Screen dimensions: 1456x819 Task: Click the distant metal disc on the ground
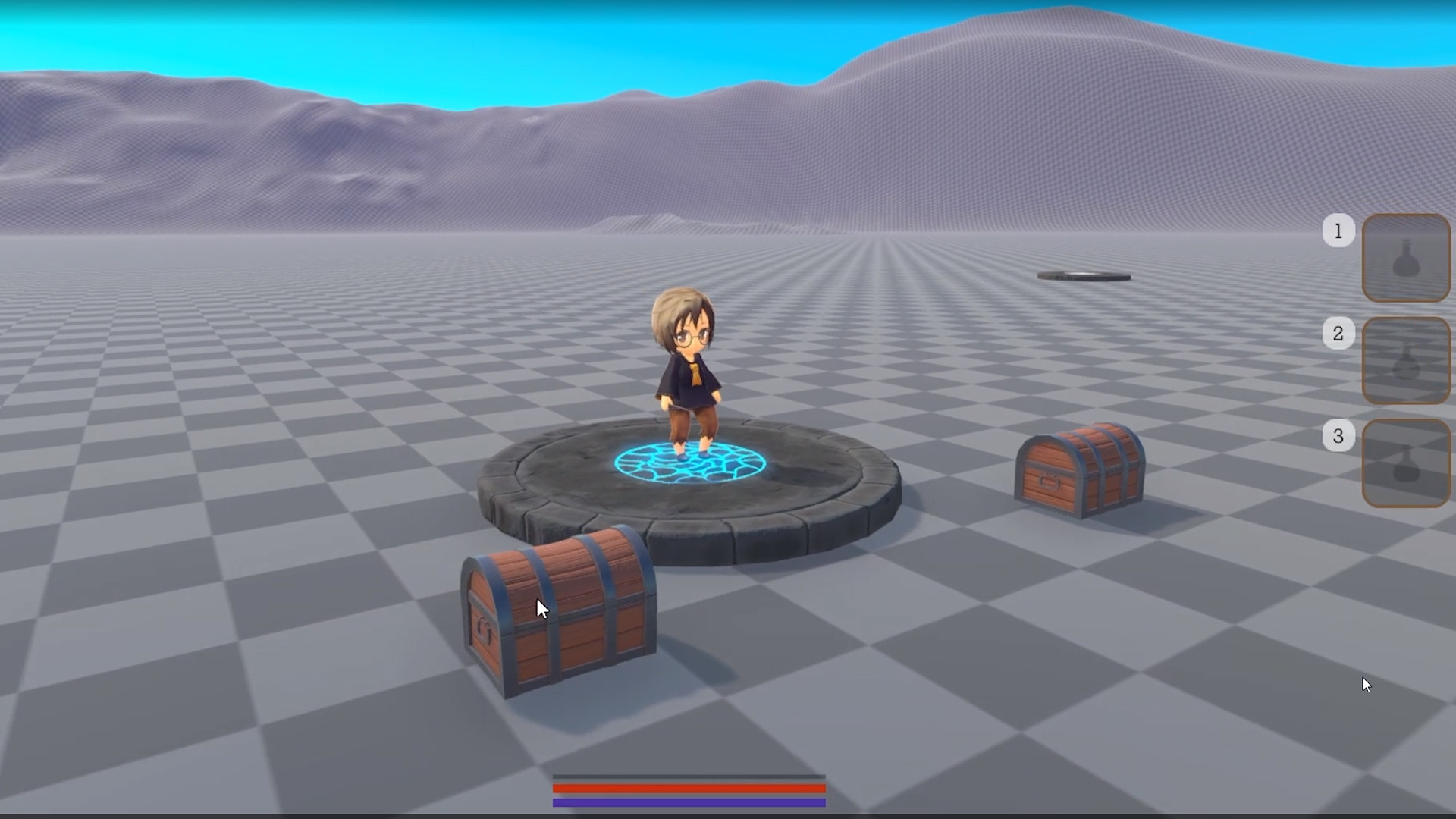pyautogui.click(x=1083, y=275)
